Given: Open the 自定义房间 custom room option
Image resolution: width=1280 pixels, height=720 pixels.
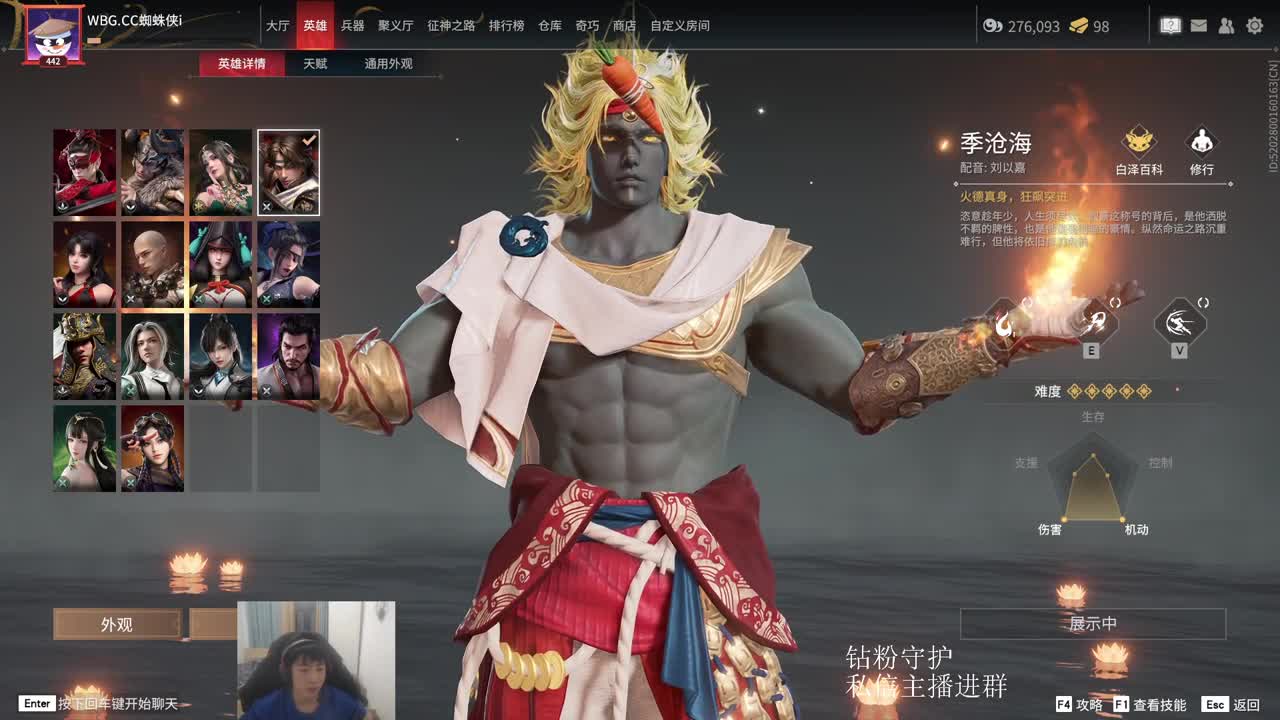Looking at the screenshot, I should coord(682,26).
